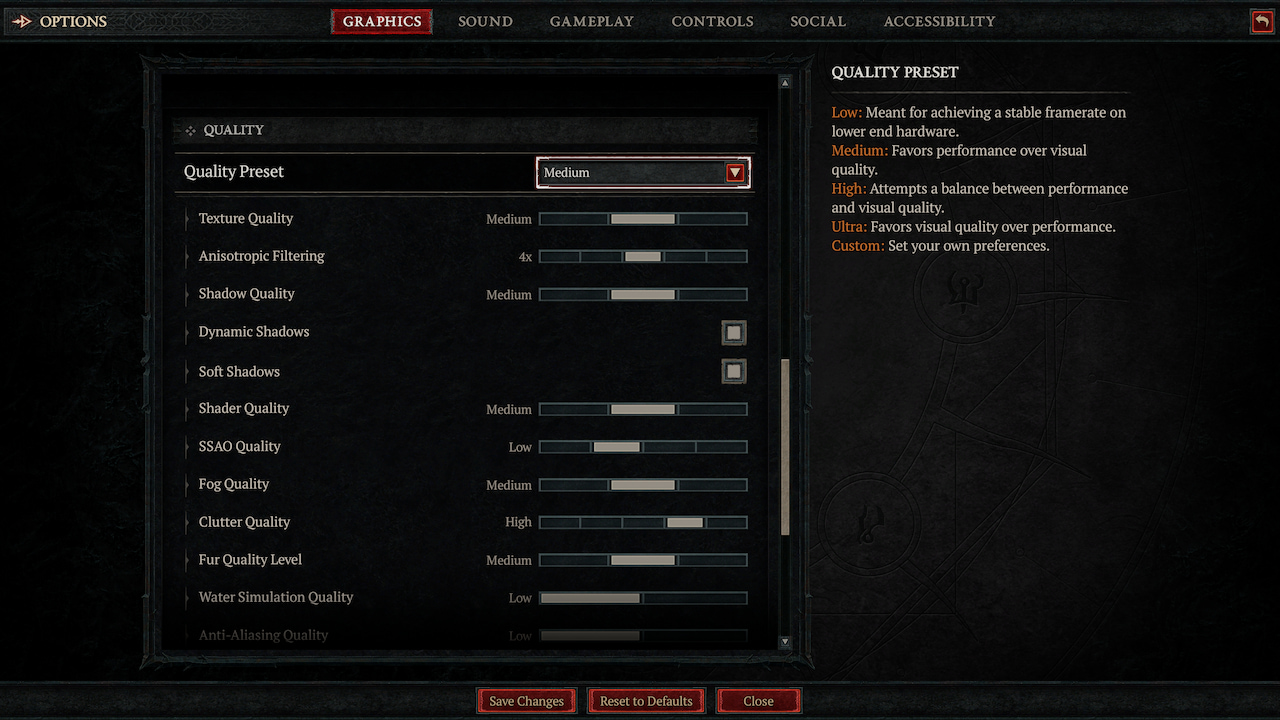Screen dimensions: 1280x720
Task: Click the red arrow icon on Quality Preset
Action: point(735,172)
